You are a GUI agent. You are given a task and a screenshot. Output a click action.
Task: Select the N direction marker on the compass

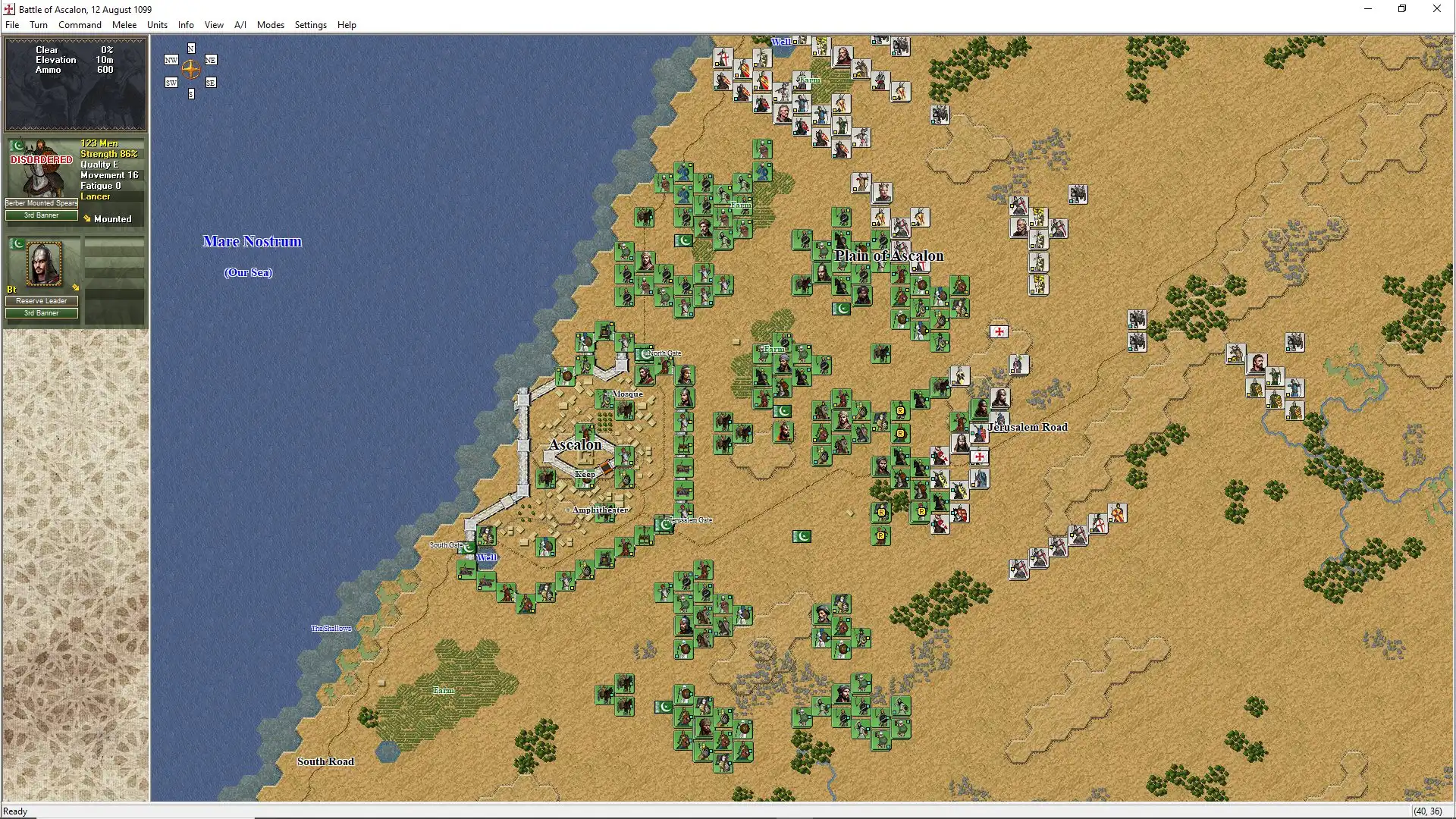tap(191, 49)
